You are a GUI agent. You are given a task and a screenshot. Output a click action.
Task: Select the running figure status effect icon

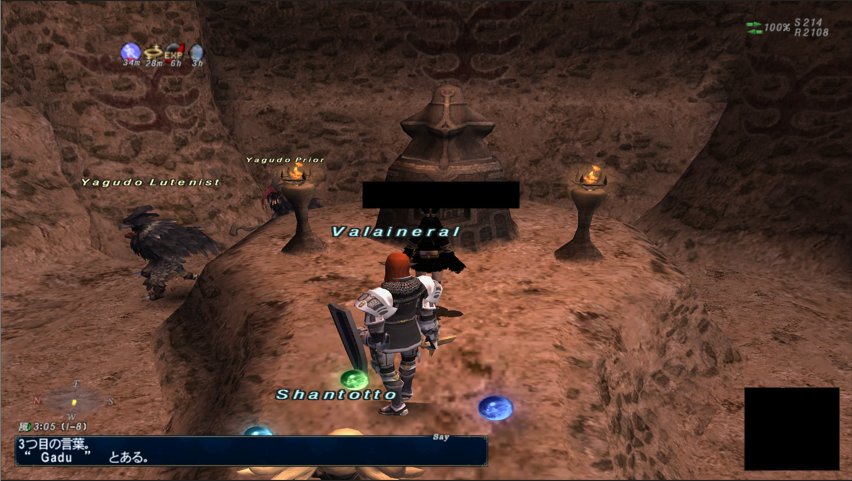[130, 52]
